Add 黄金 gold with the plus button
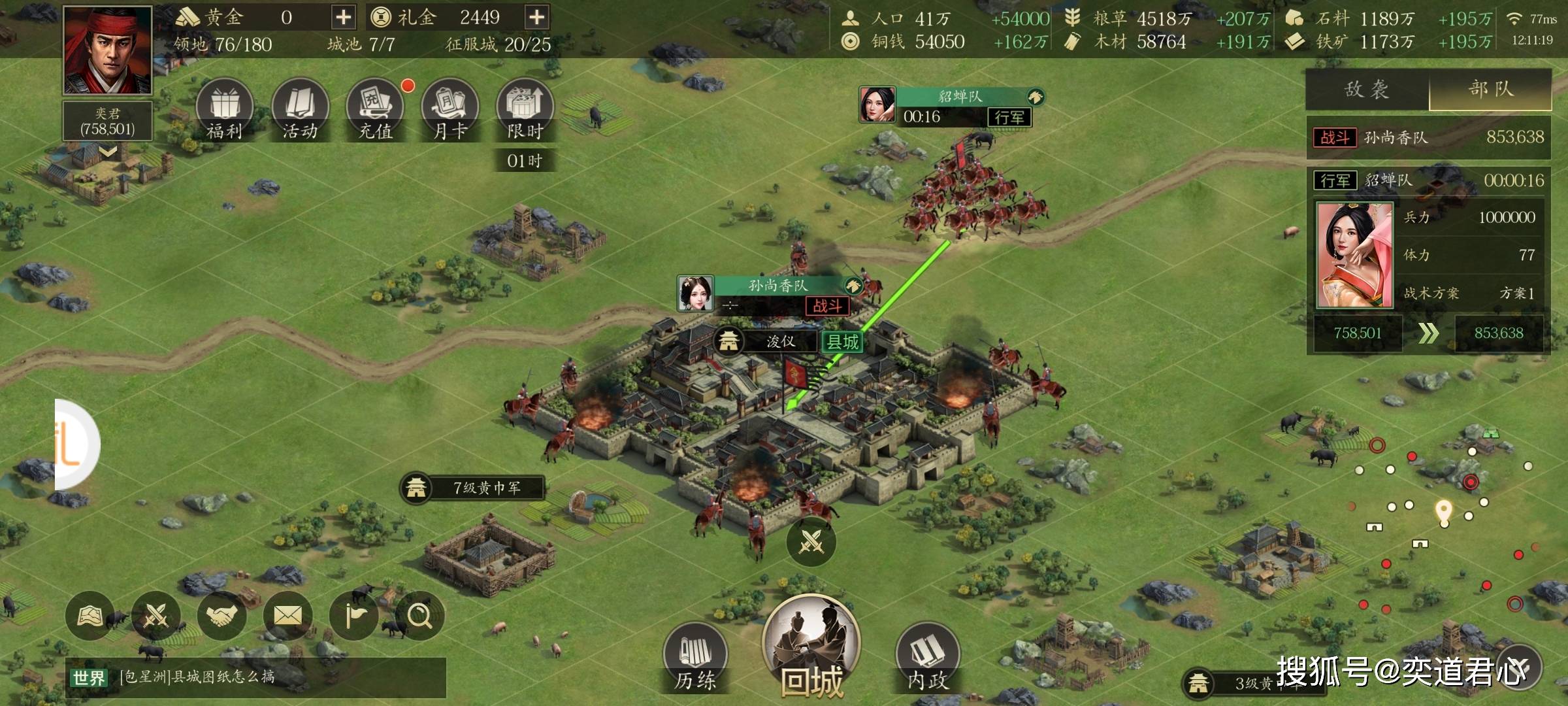The width and height of the screenshot is (1568, 706). pyautogui.click(x=343, y=17)
